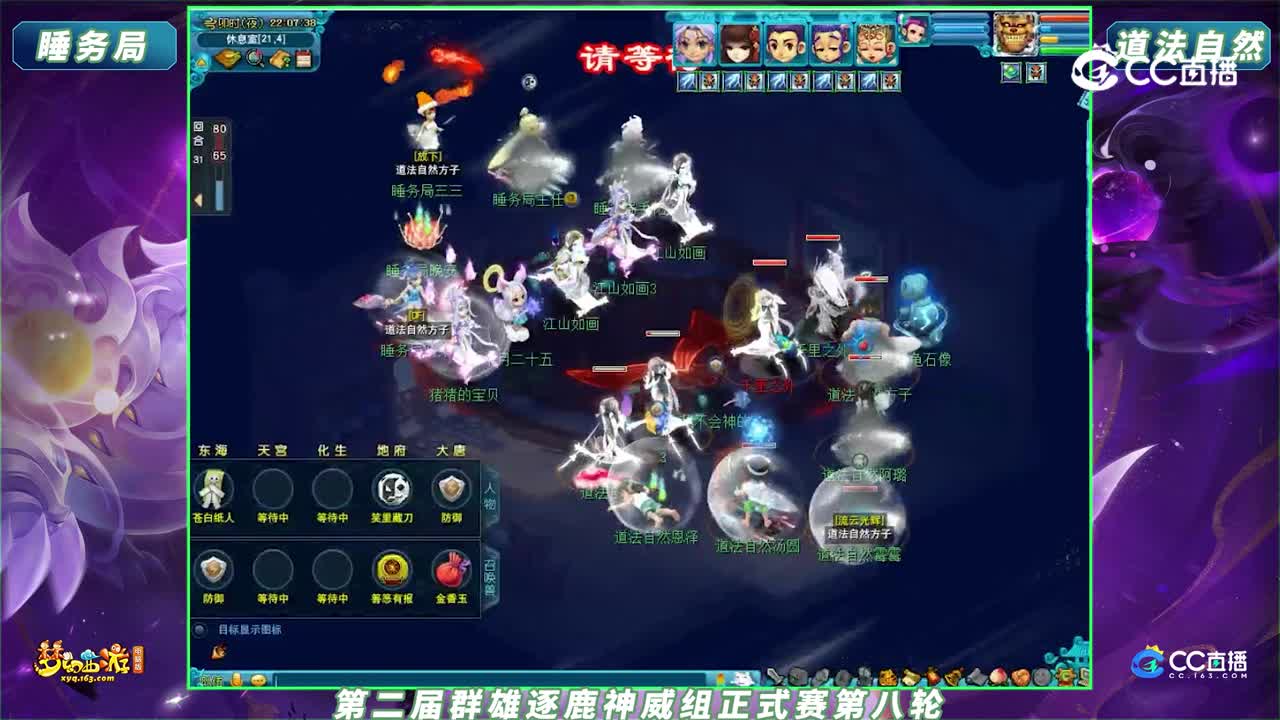Viewport: 1280px width, 720px height.
Task: Click the red calendar icon in the top-left toolbar
Action: [x=303, y=58]
